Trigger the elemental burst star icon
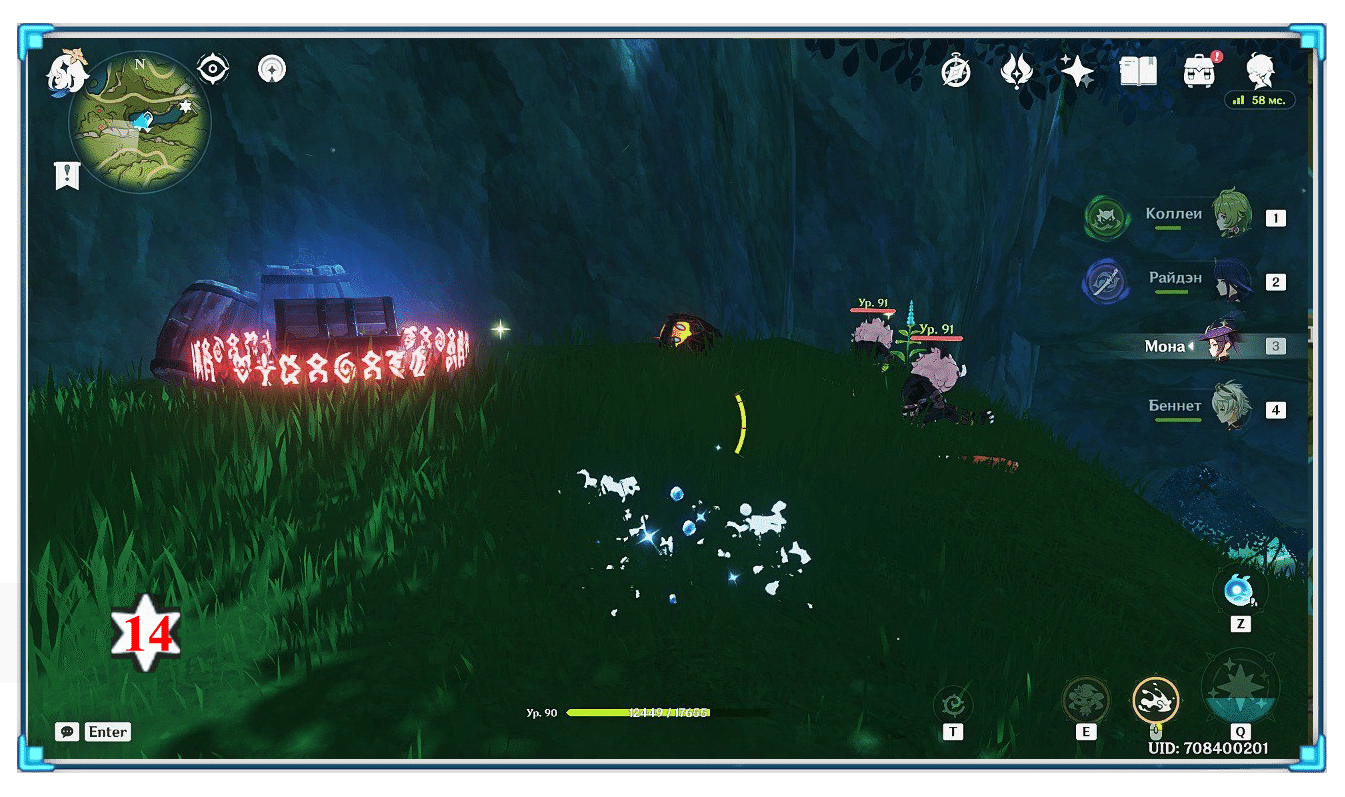 [1240, 690]
